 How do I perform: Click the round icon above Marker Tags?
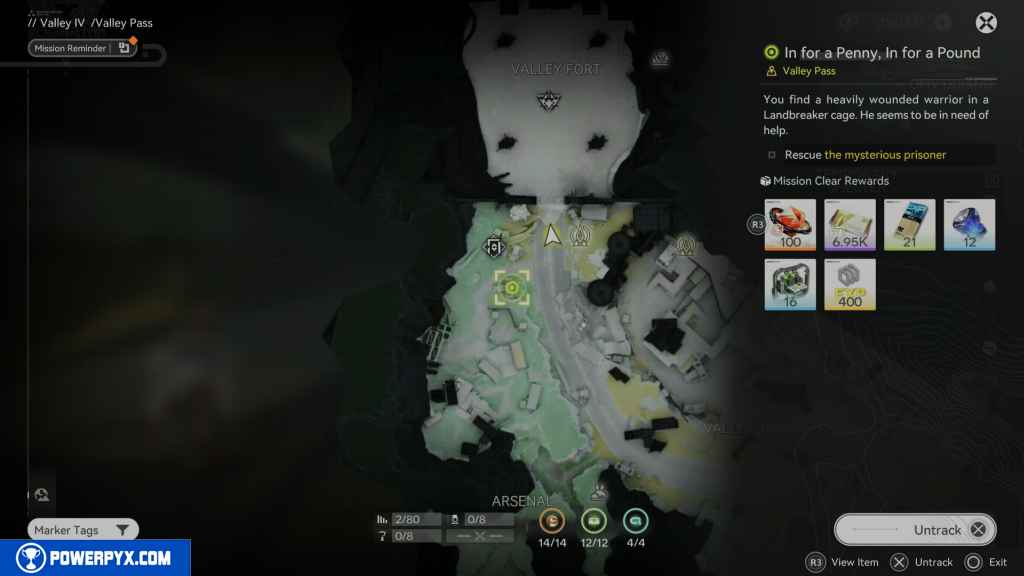(x=42, y=494)
